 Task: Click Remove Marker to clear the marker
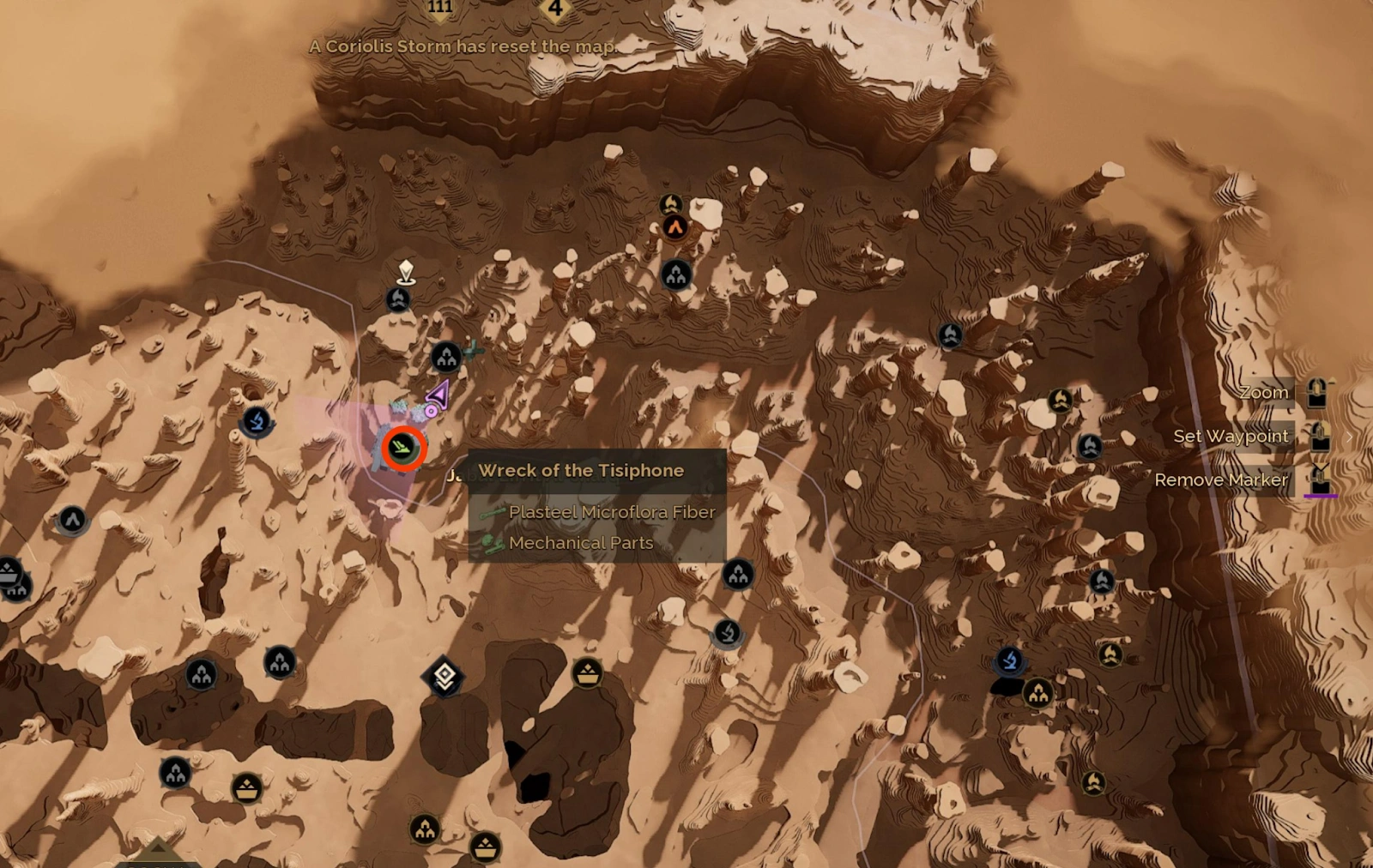(x=1222, y=479)
